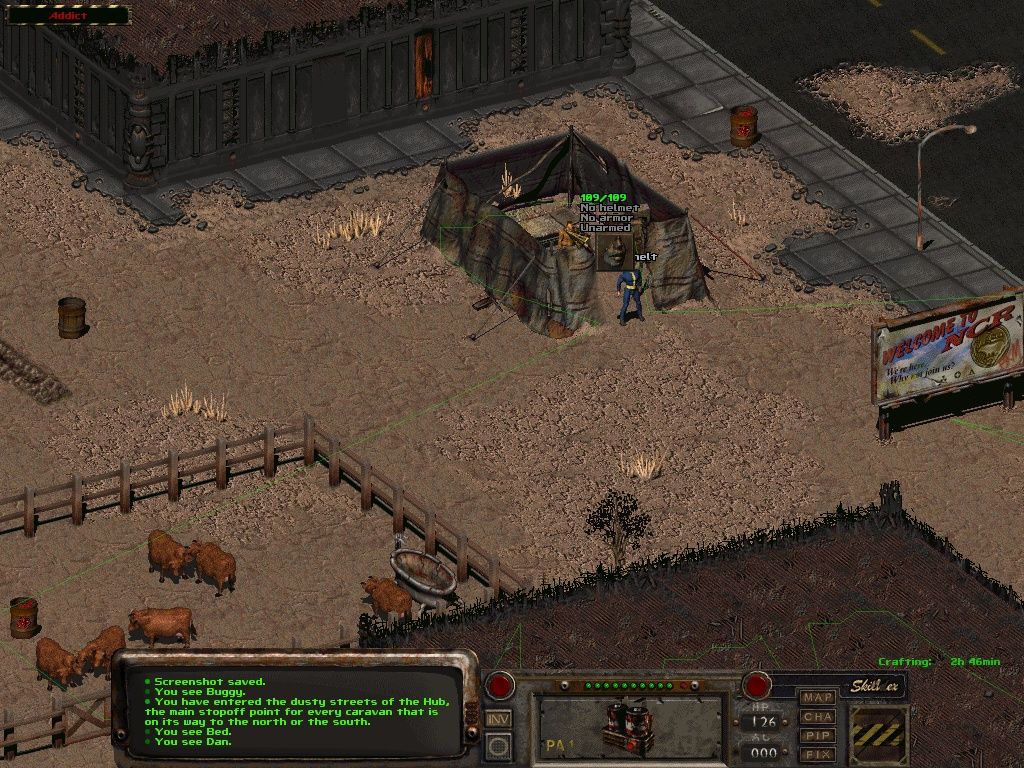Click the red round button above INV
This screenshot has width=1024, height=768.
tap(499, 685)
